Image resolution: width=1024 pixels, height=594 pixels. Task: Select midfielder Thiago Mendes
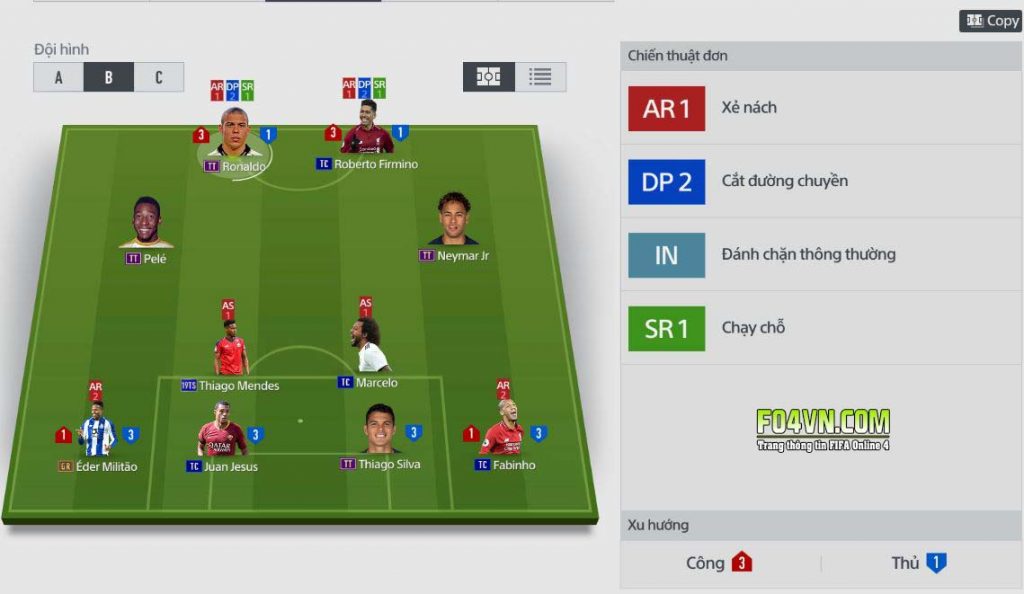[230, 350]
